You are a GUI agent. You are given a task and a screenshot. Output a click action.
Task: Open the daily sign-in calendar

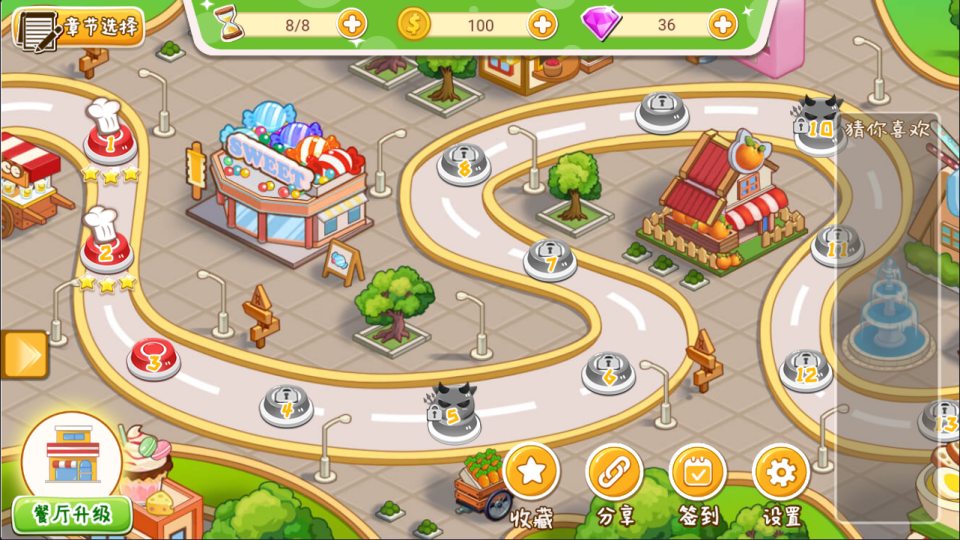(697, 472)
